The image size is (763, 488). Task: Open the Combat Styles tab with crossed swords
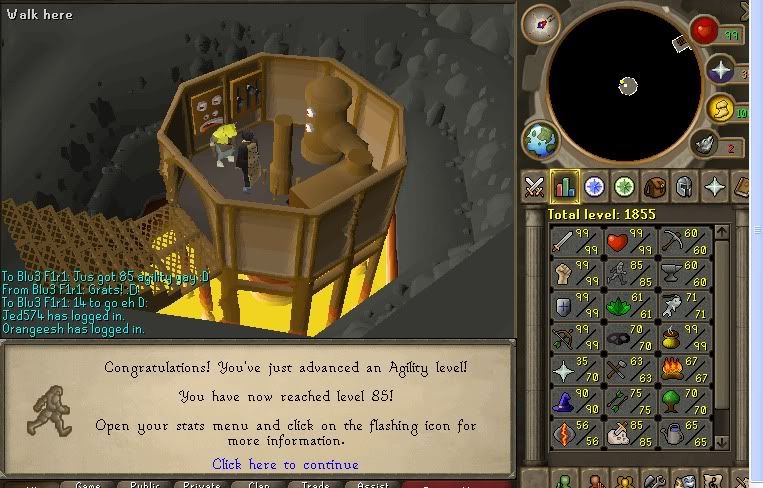click(x=535, y=186)
